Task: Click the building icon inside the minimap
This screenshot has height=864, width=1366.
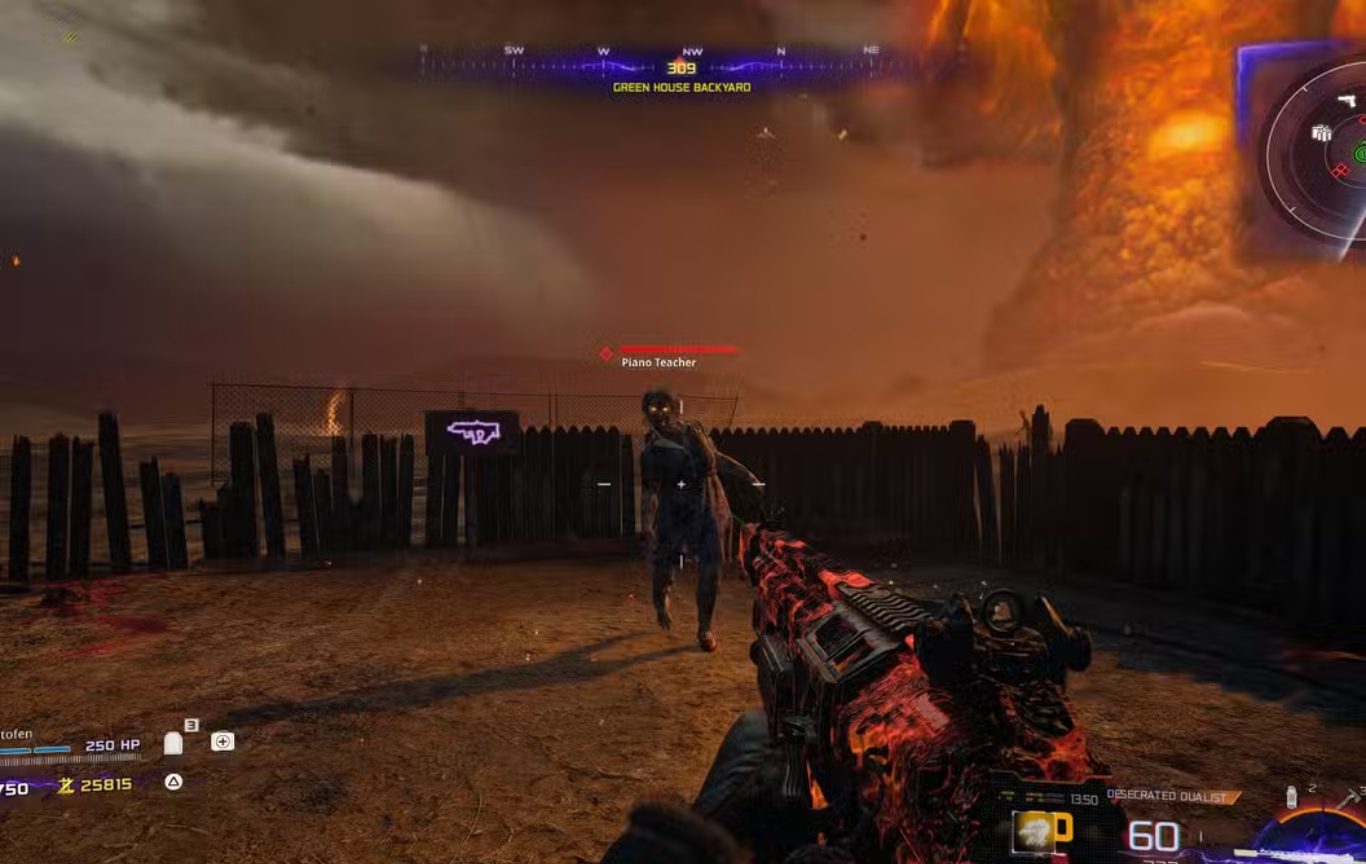Action: (x=1322, y=133)
